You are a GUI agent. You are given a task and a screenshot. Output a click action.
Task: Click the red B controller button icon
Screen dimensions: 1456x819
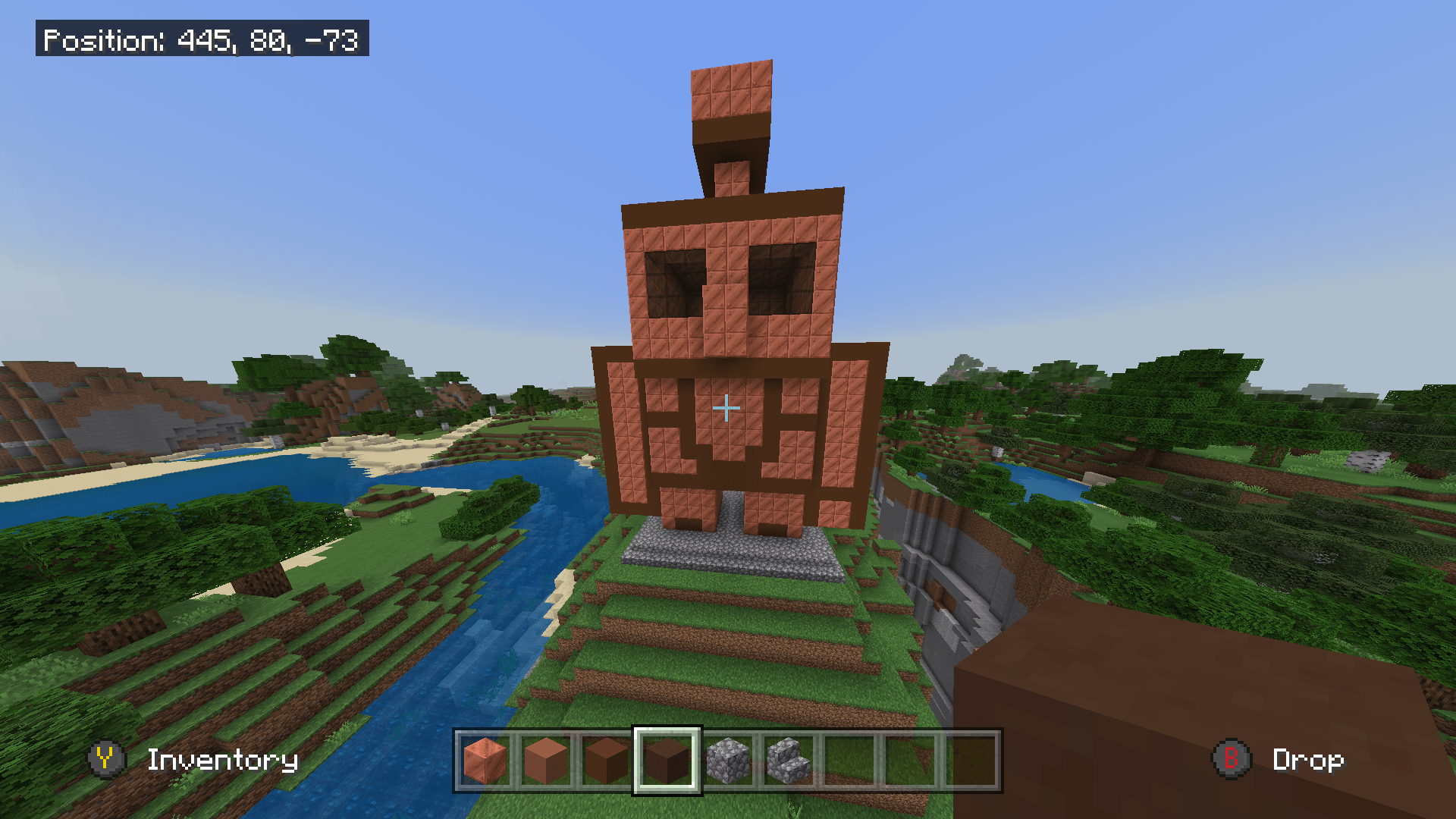click(1233, 761)
